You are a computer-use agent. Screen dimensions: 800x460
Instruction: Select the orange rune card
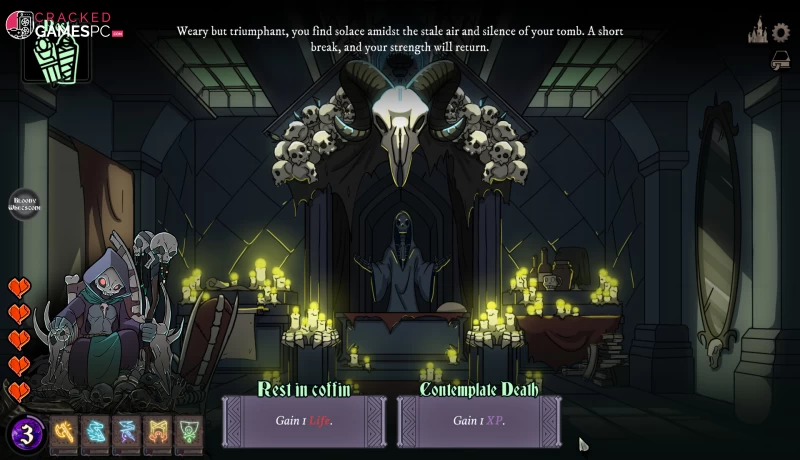pos(158,433)
